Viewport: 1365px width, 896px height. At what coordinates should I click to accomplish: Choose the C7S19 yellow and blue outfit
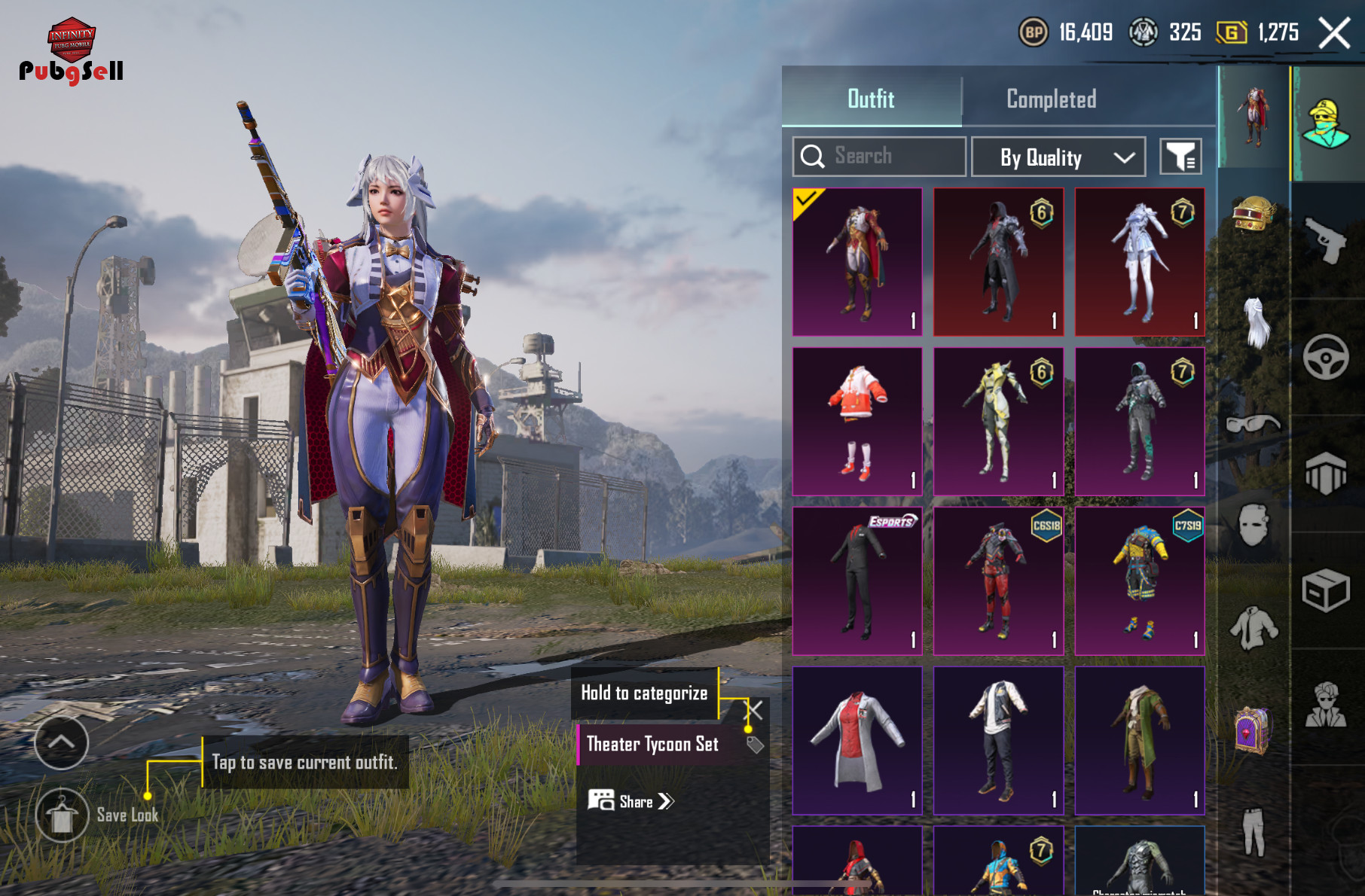pyautogui.click(x=1139, y=581)
